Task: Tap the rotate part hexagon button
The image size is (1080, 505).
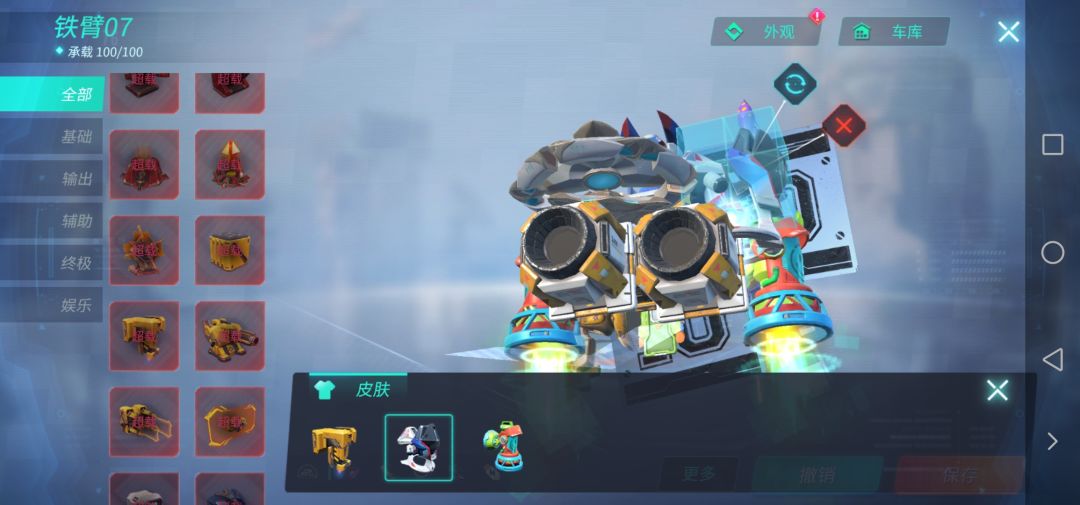Action: 795,85
